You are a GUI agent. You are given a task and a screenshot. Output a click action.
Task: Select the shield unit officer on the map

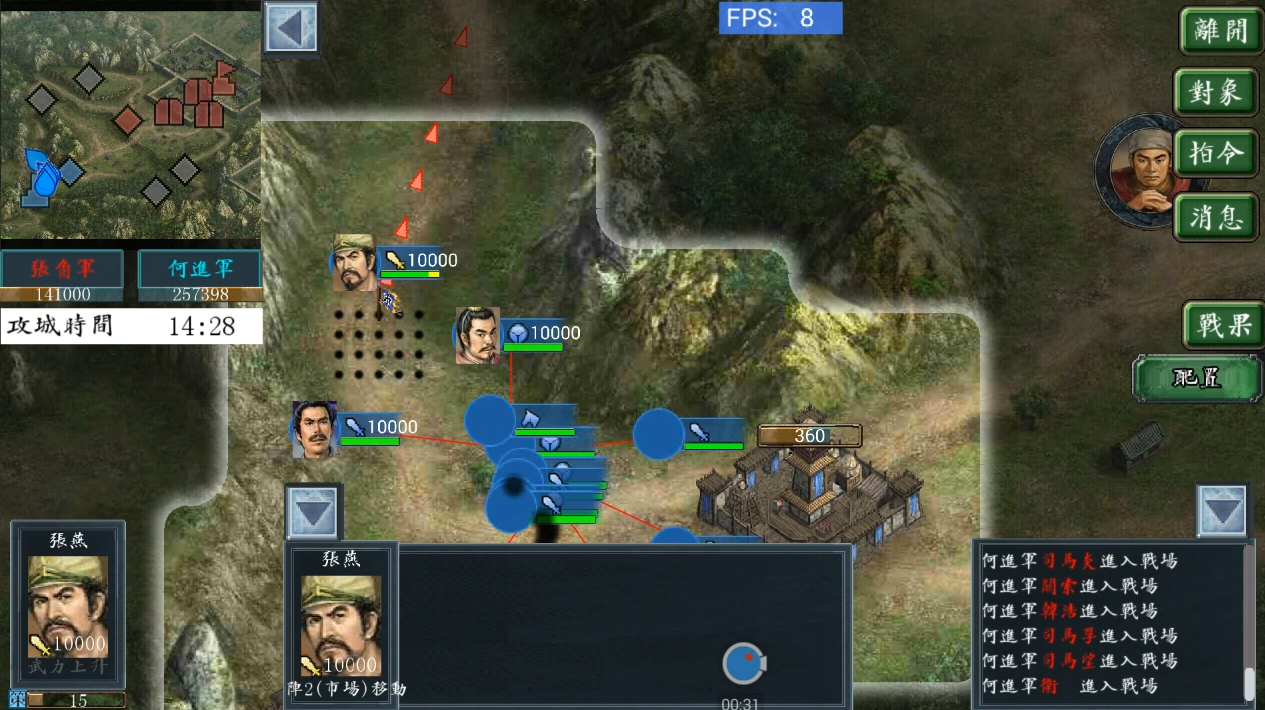point(479,335)
